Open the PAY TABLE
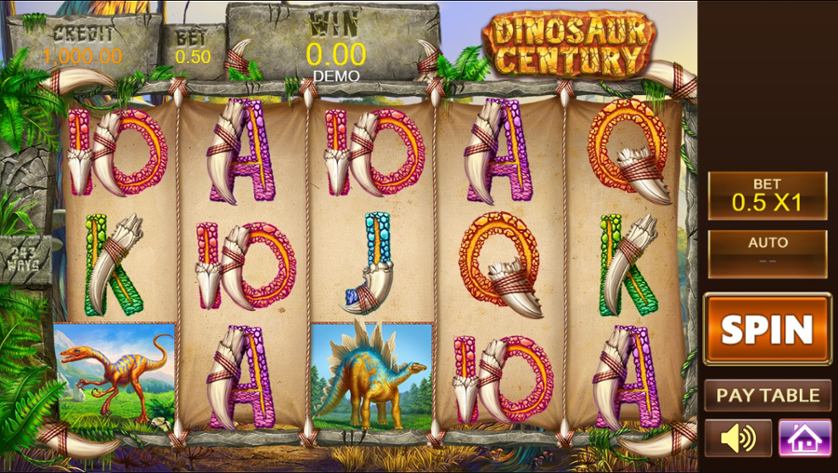 coord(767,395)
